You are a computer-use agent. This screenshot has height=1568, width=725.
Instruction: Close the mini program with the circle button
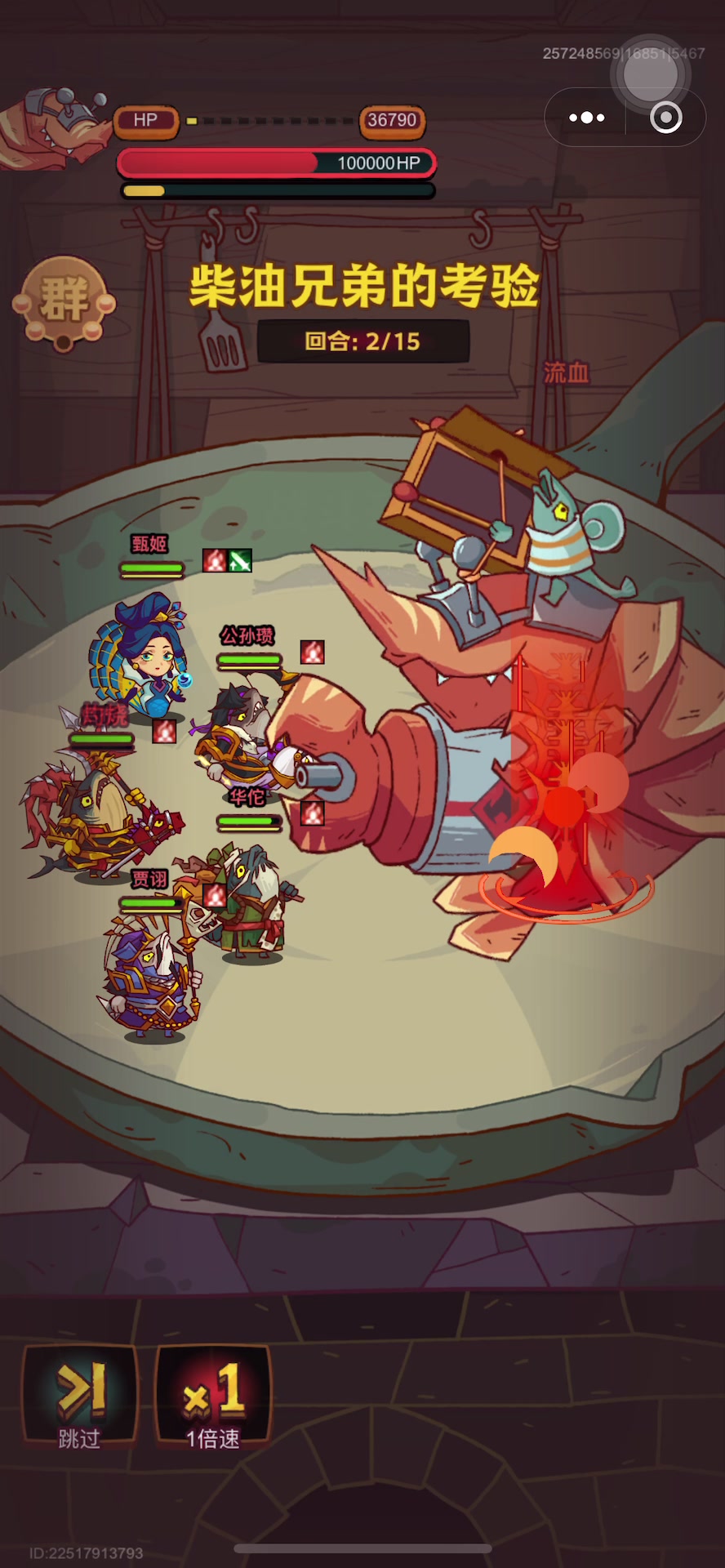click(665, 118)
